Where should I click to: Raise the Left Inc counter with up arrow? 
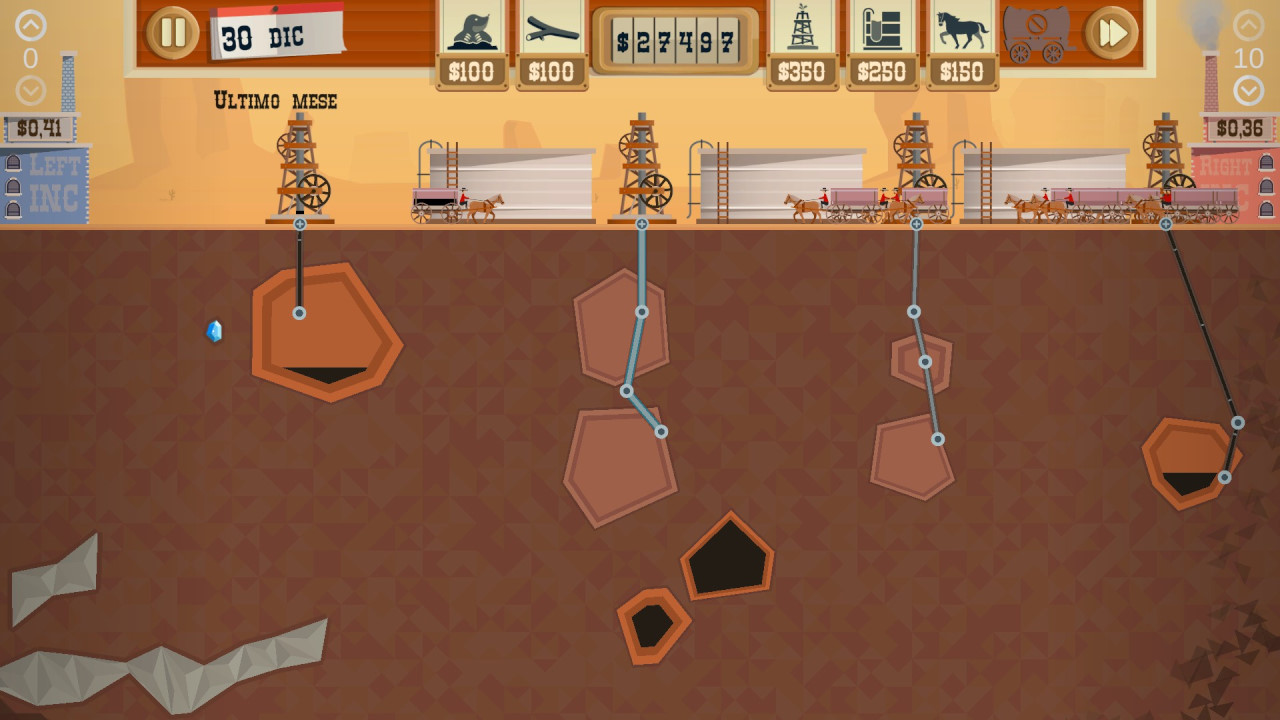coord(31,26)
